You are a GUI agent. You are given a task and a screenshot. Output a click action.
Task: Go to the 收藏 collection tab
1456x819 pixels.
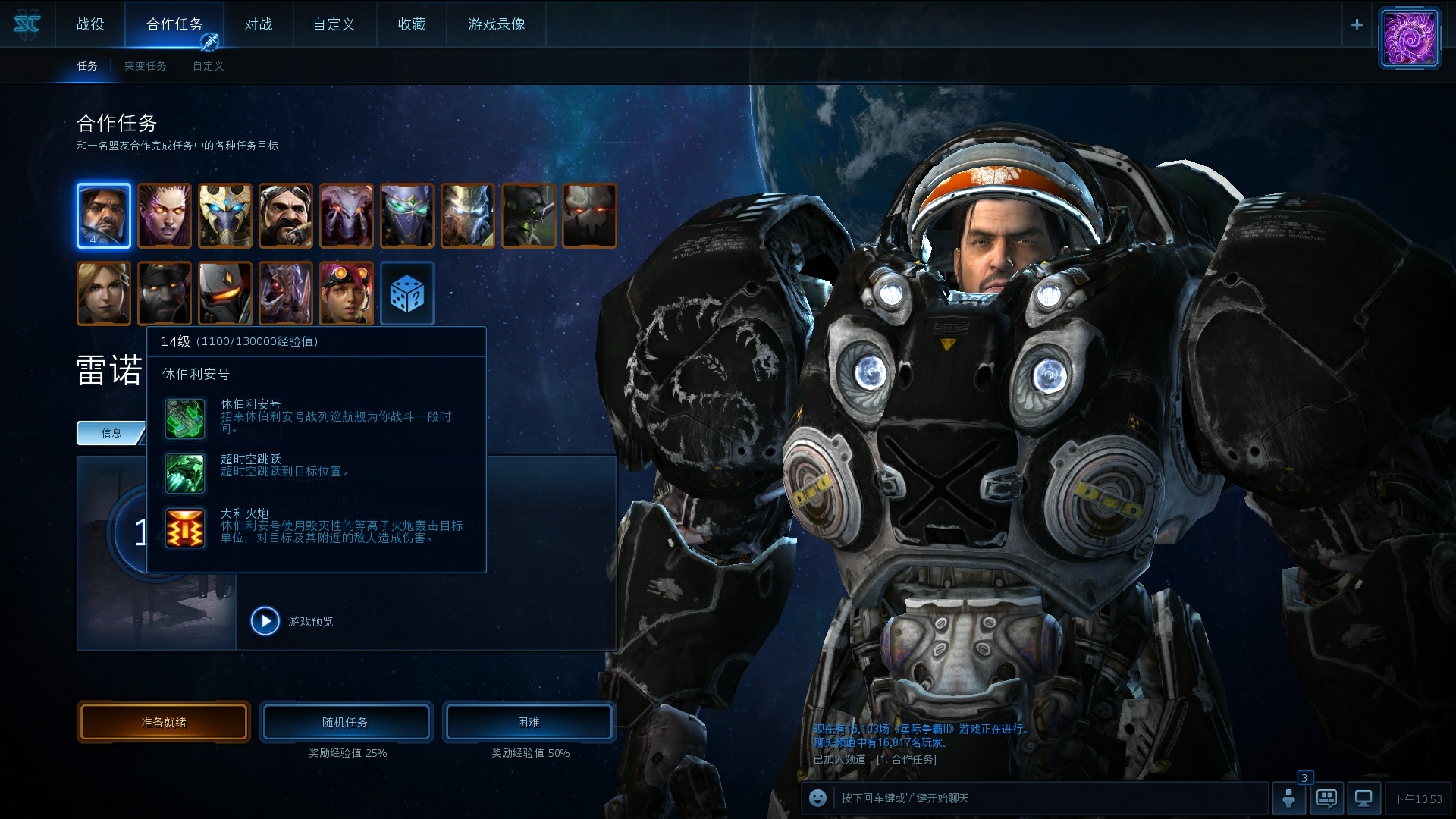tap(412, 24)
